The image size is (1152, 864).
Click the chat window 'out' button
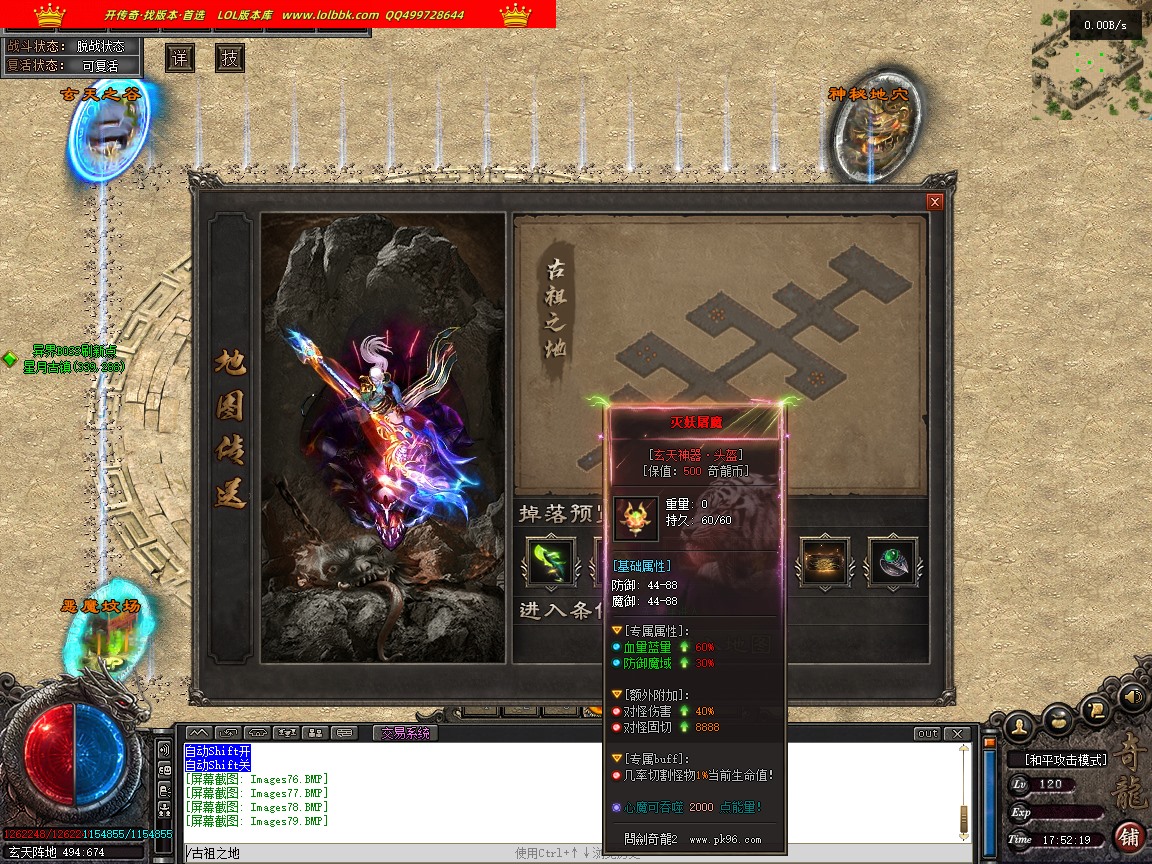[927, 734]
